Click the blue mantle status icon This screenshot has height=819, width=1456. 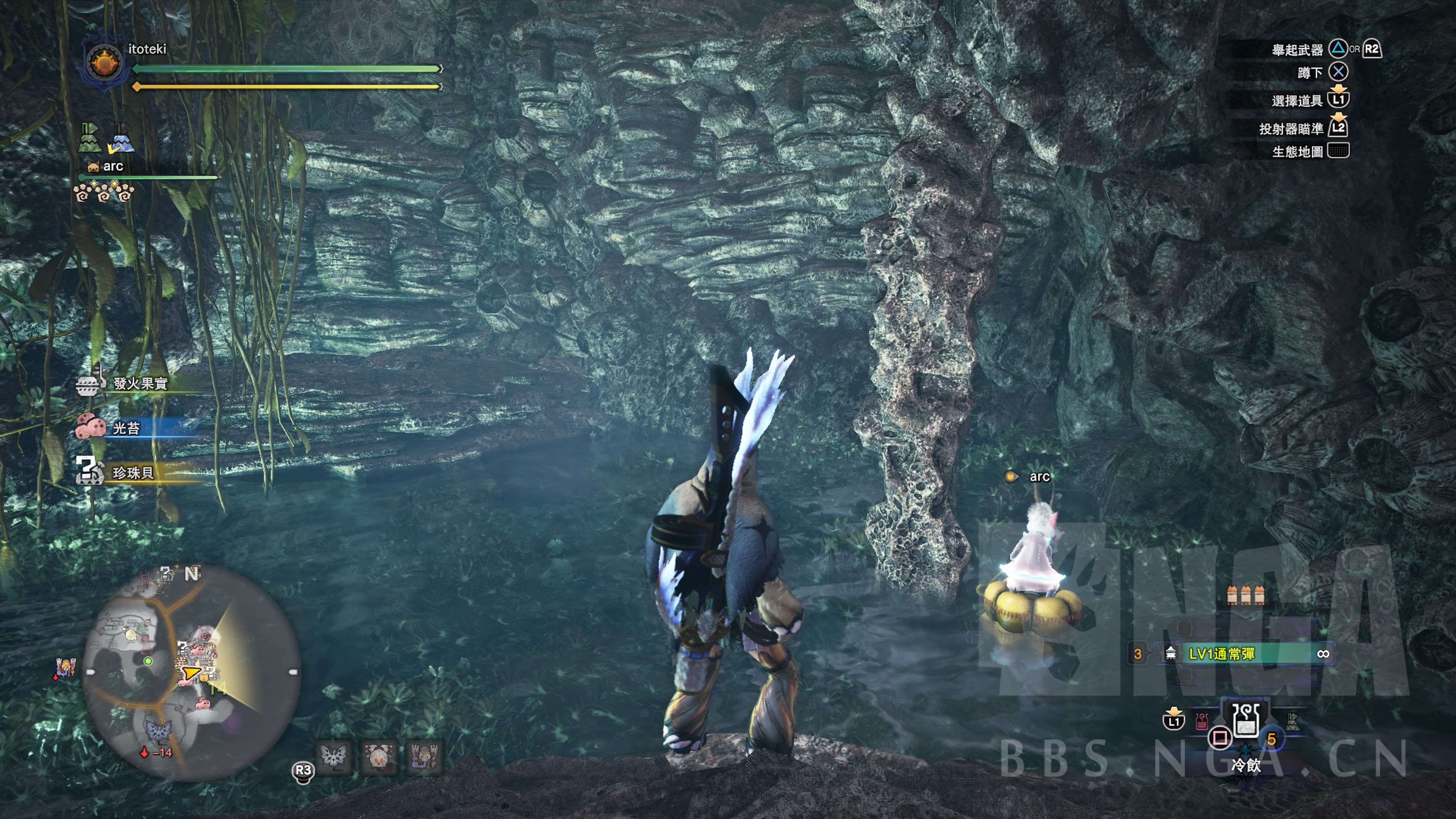(121, 139)
